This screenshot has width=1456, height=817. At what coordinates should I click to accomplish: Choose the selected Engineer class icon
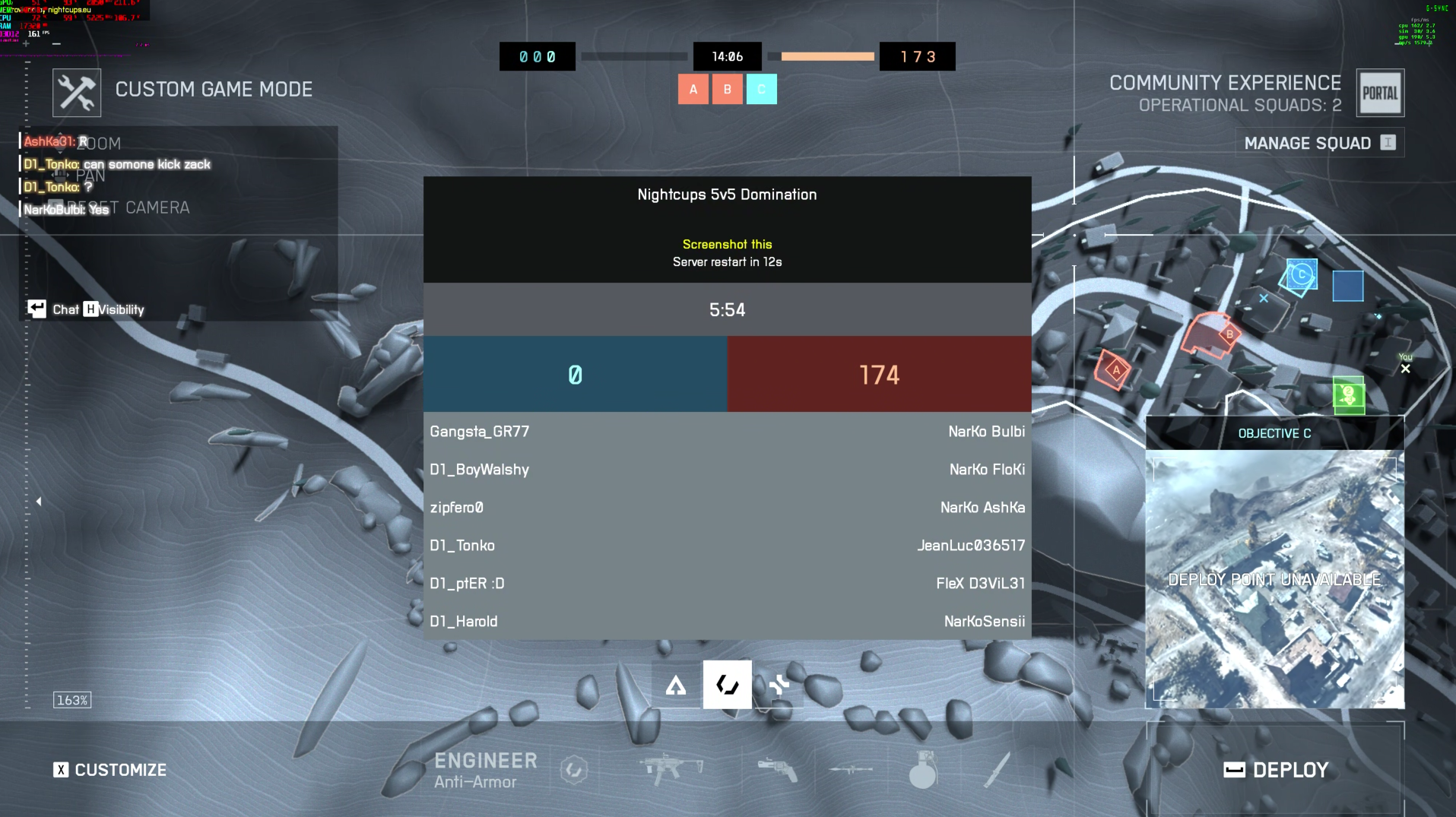(727, 686)
